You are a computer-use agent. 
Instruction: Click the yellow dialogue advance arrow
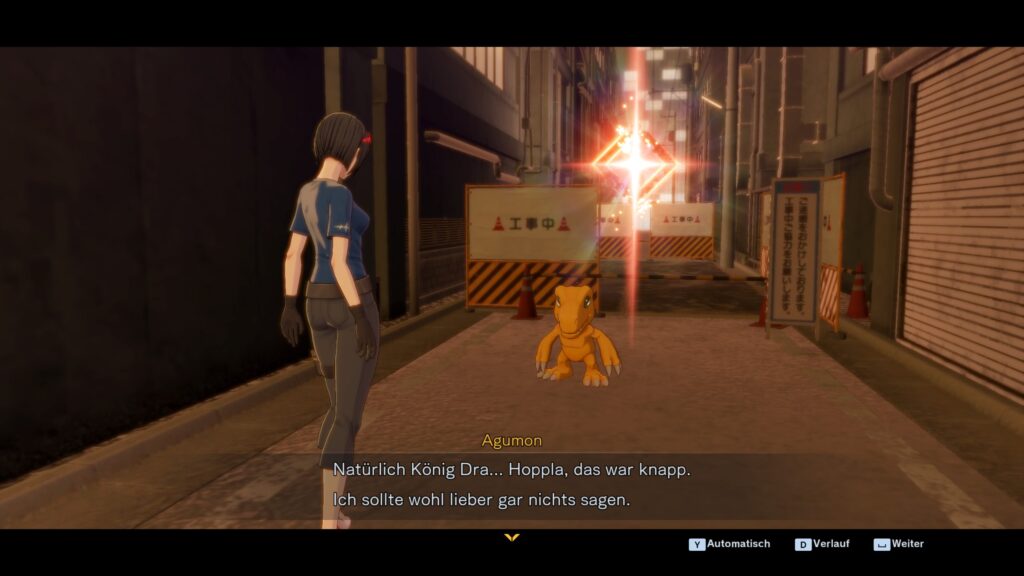click(x=512, y=538)
